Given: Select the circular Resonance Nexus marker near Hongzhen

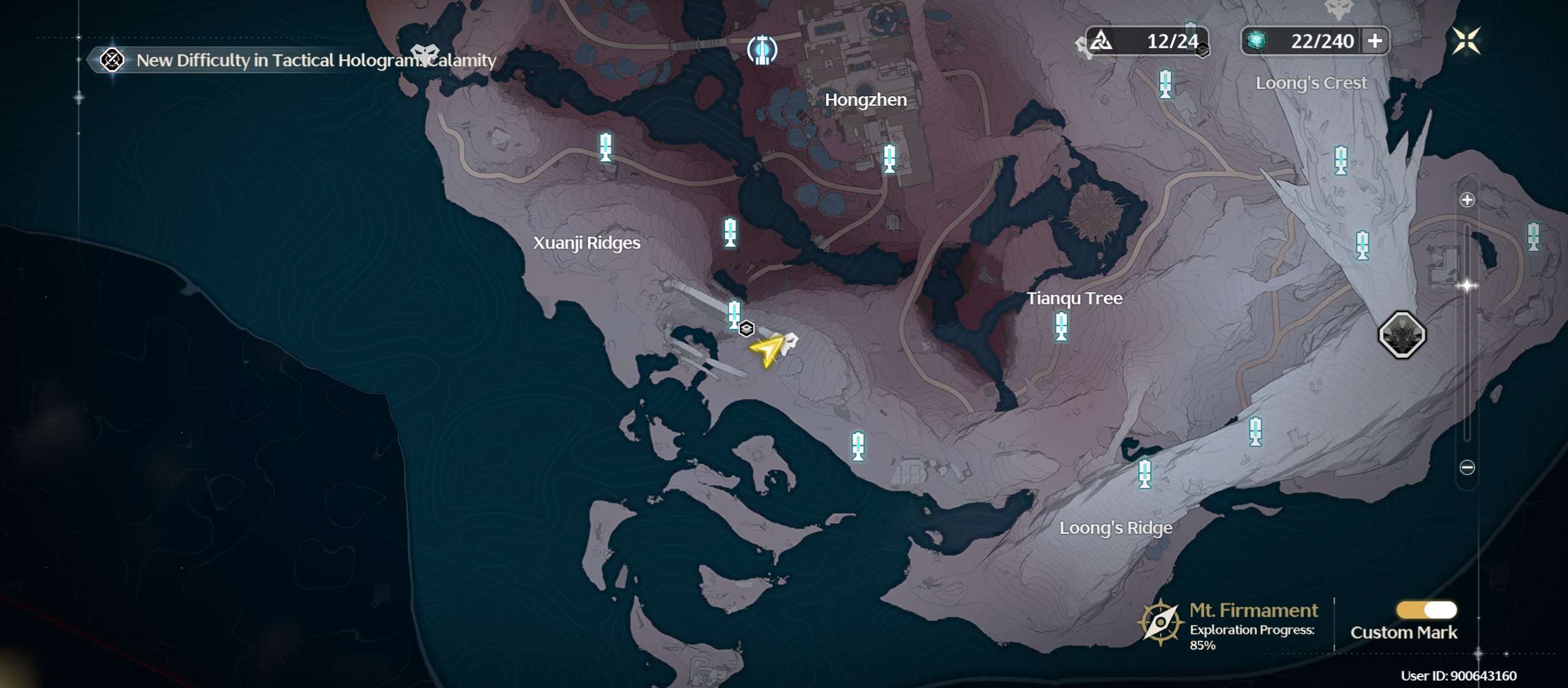Looking at the screenshot, I should point(762,50).
